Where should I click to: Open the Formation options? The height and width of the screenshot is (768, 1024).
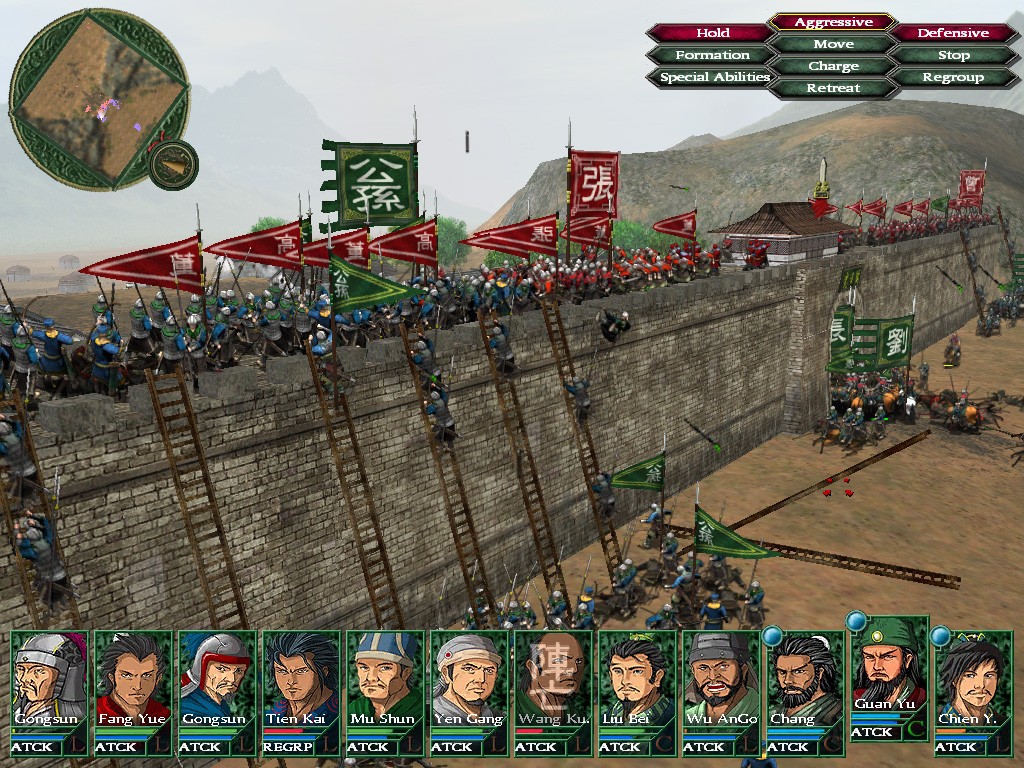pyautogui.click(x=712, y=55)
